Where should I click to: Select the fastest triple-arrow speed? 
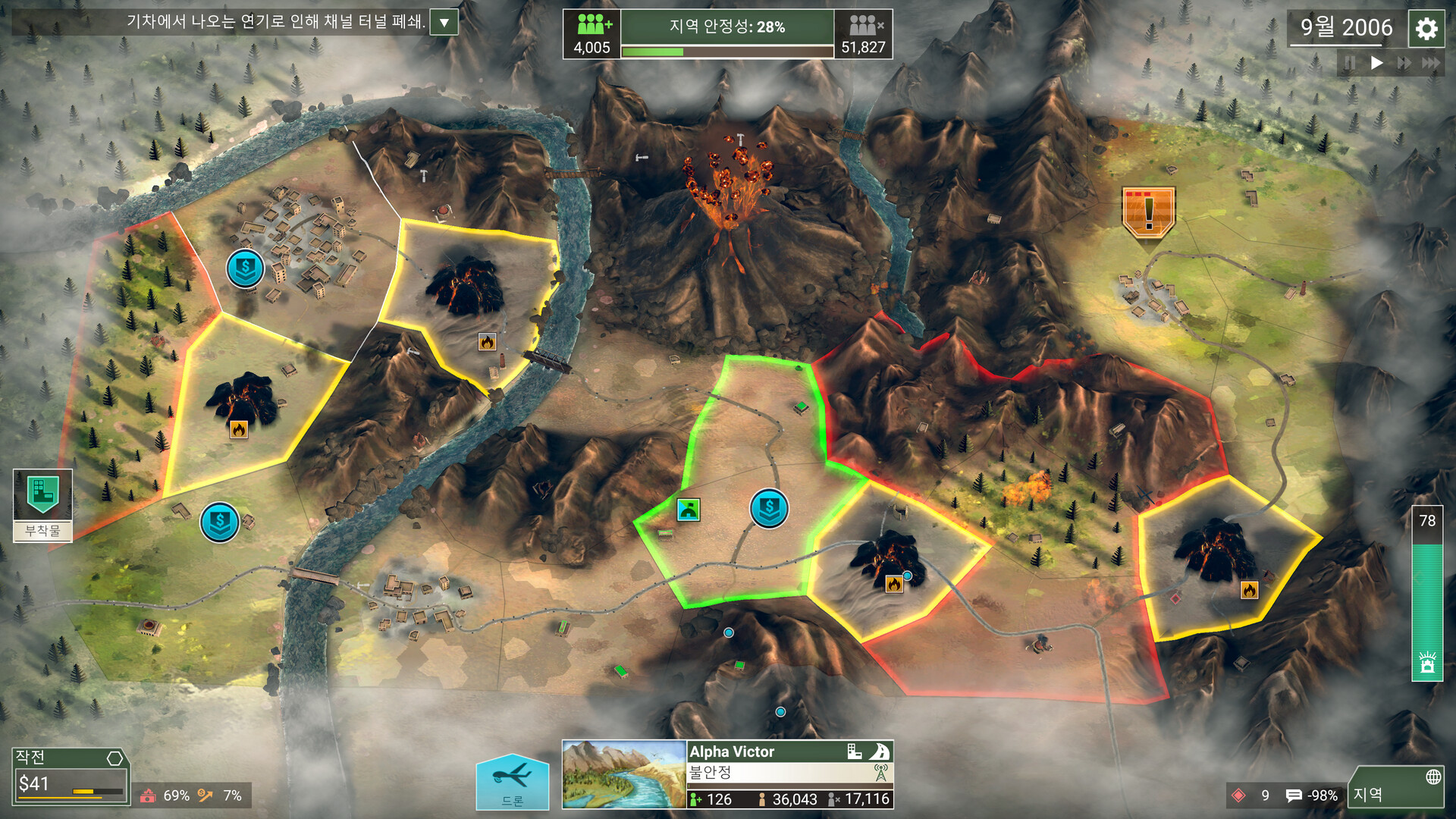coord(1430,63)
